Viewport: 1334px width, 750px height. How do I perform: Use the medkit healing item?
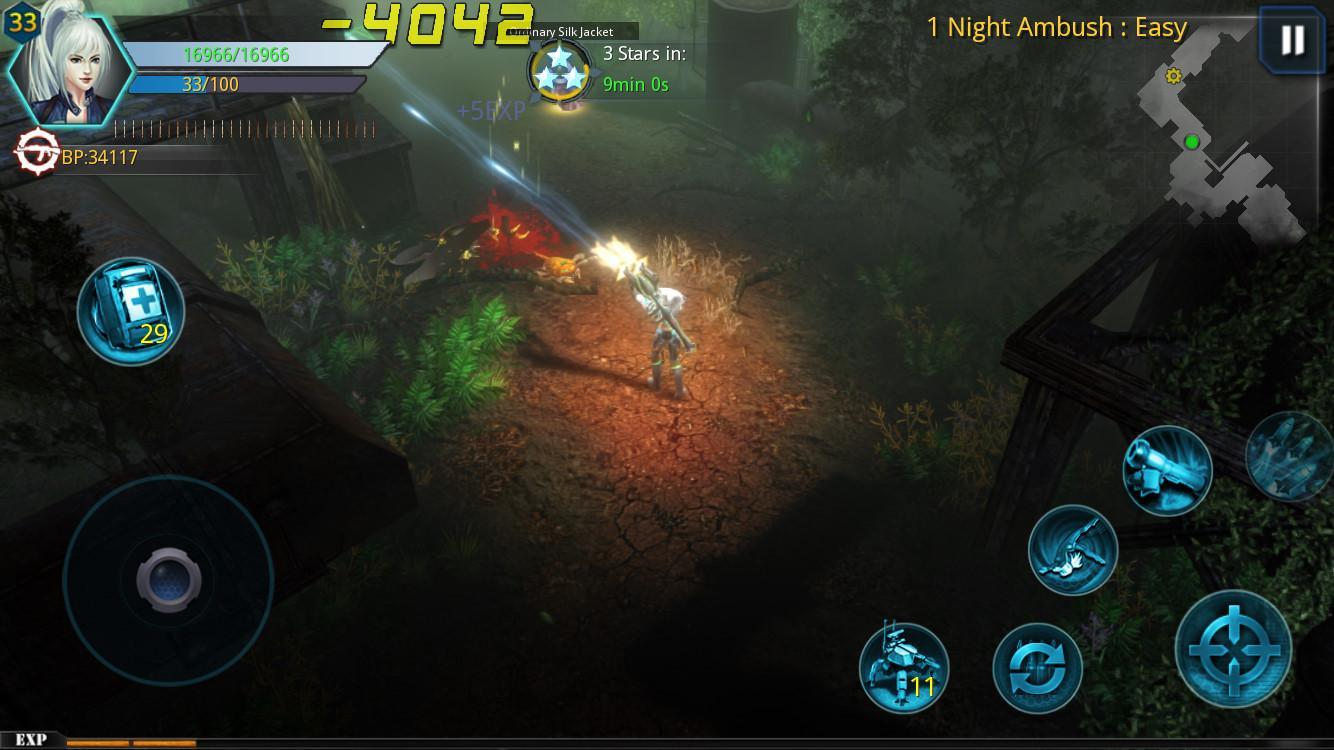130,311
